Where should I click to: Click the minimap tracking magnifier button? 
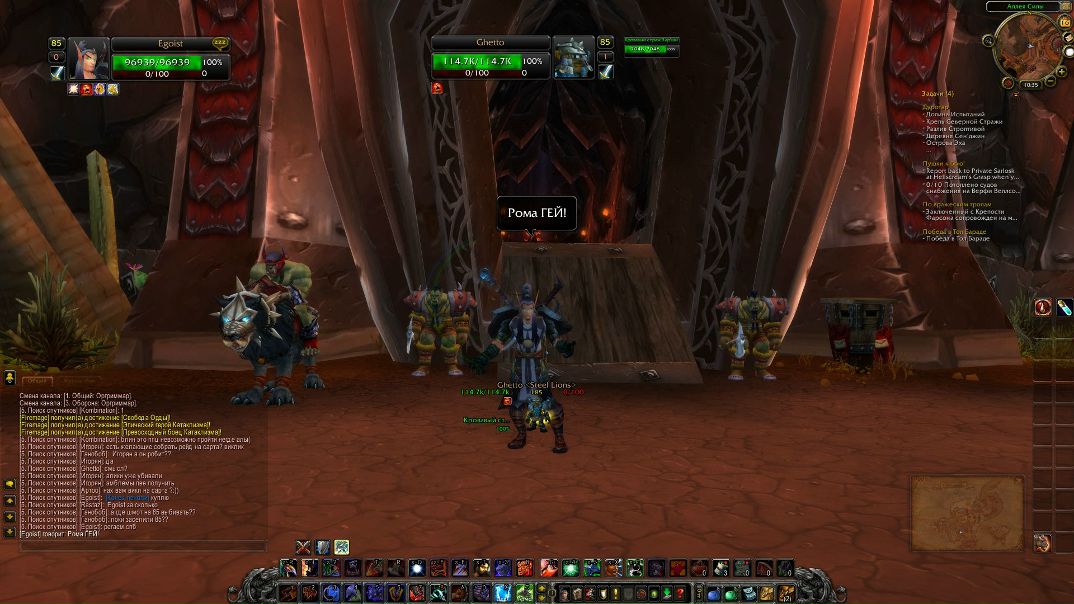(x=989, y=42)
